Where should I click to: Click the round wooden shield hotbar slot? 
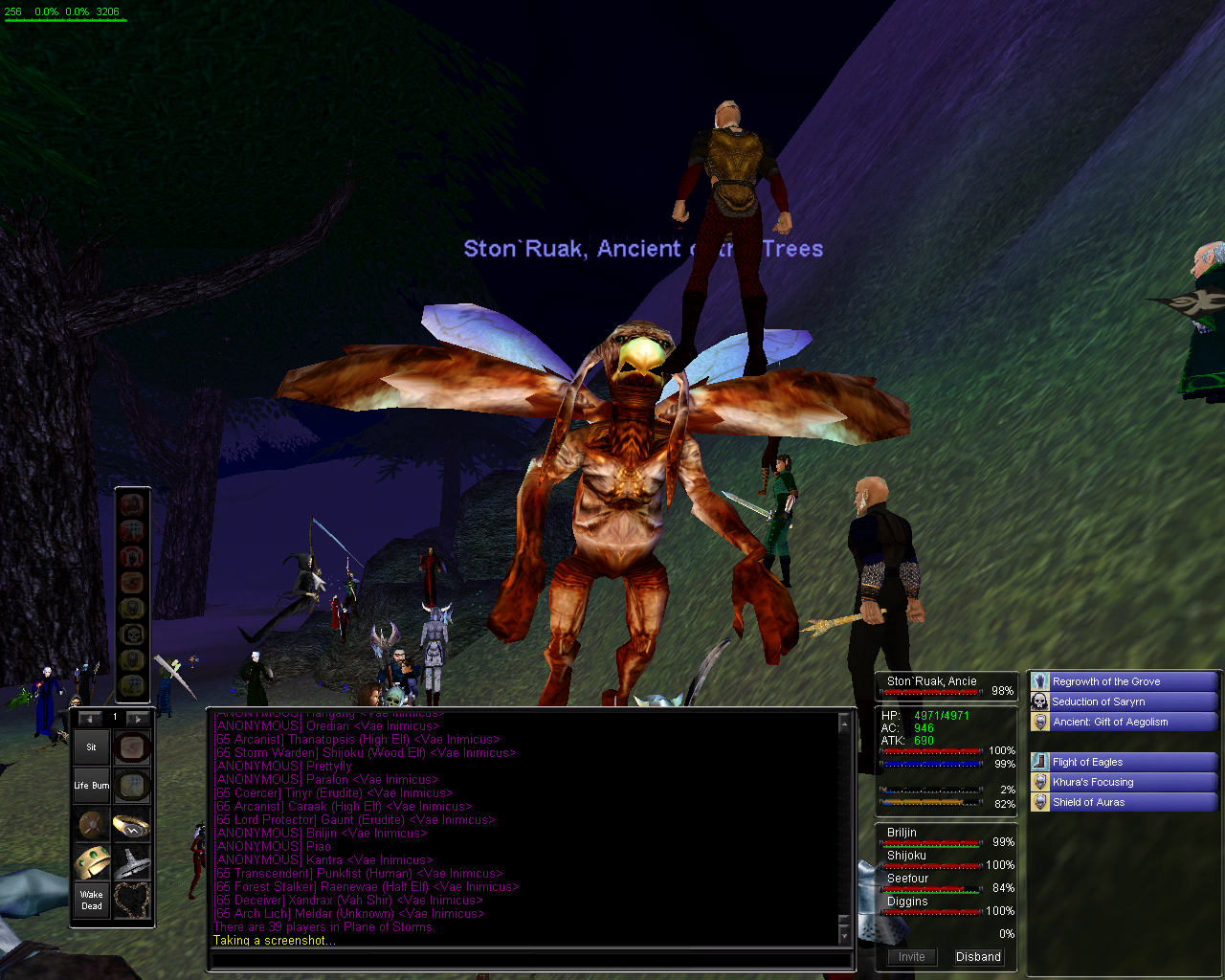coord(92,824)
